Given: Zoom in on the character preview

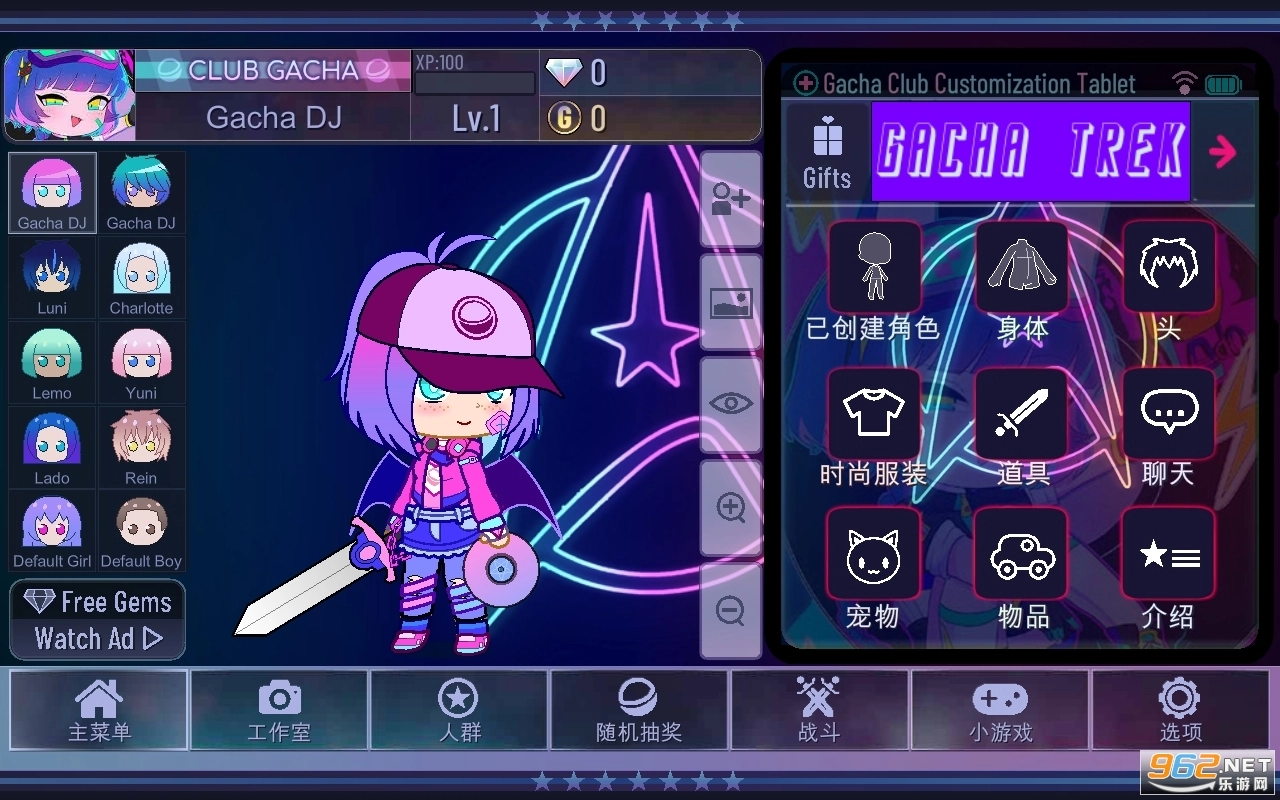Looking at the screenshot, I should coord(730,508).
